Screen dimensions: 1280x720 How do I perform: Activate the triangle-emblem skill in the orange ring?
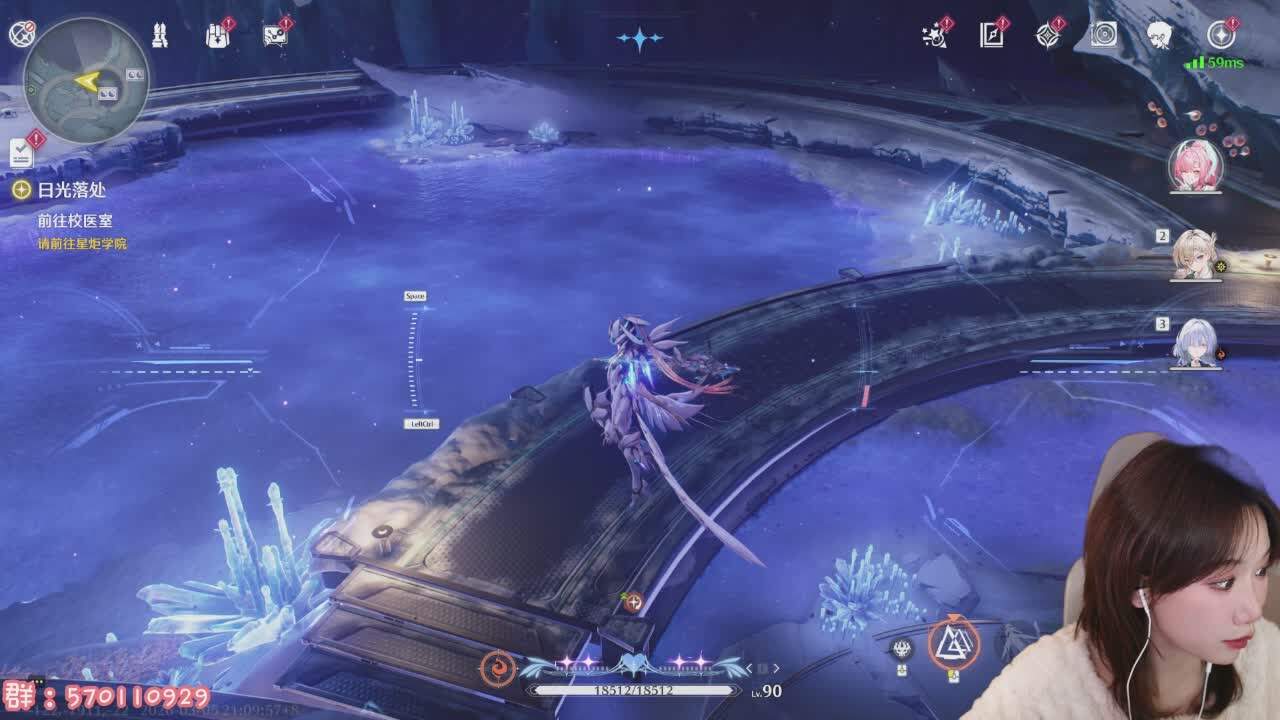coord(953,644)
